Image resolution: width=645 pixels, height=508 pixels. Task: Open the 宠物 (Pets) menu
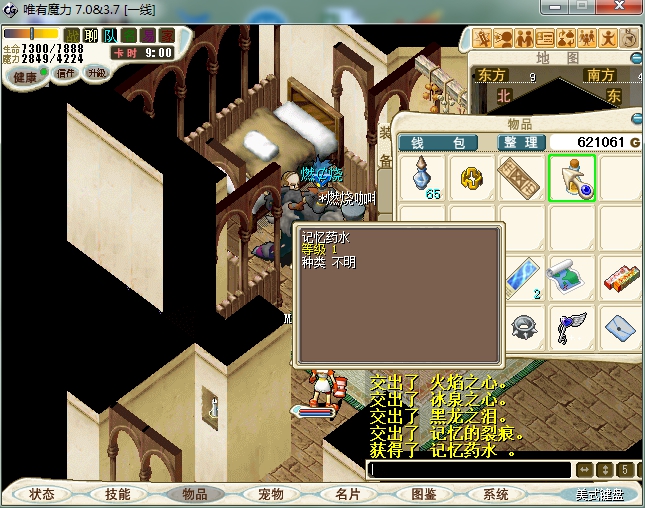point(270,494)
